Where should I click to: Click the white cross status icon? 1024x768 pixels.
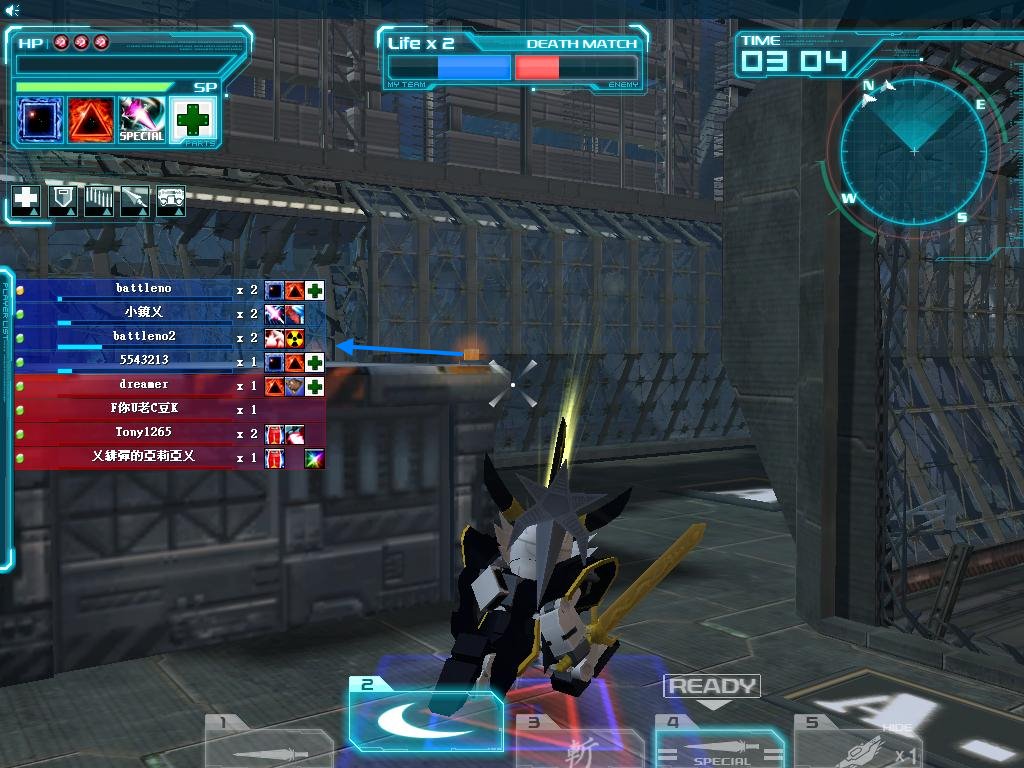click(26, 200)
